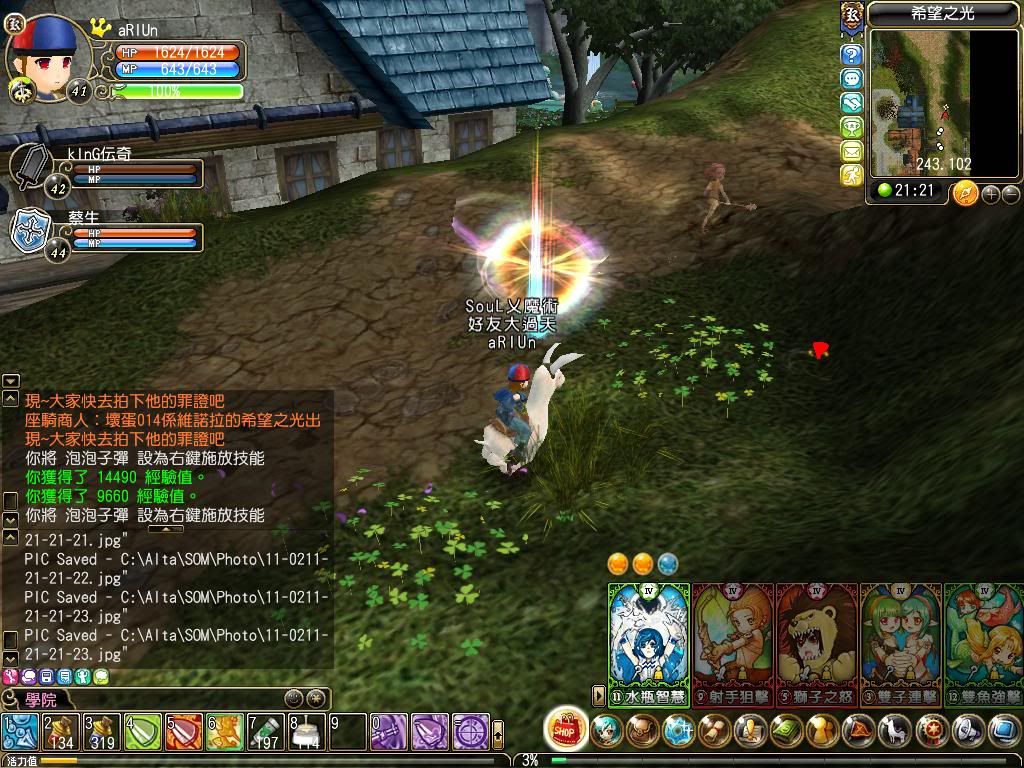Click the trophy icon beside the minimap

[x=851, y=127]
